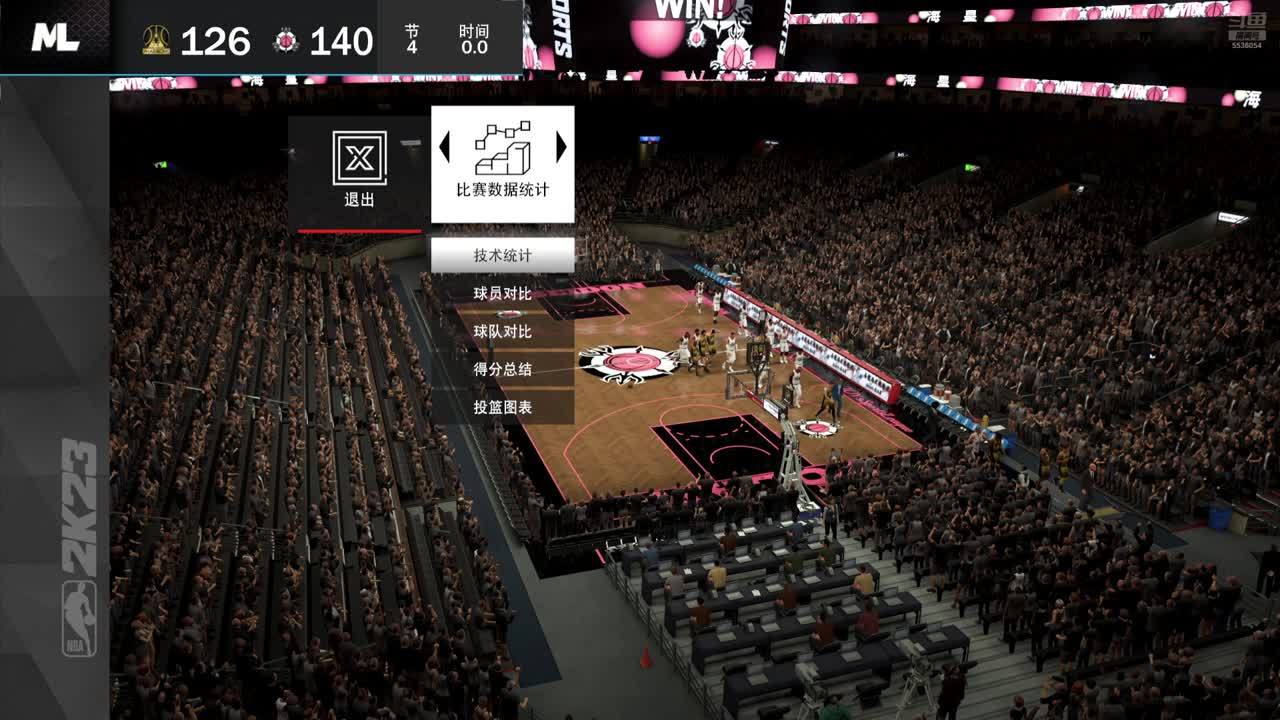Screen dimensions: 1280x720
Task: Choose 球员对比 player comparison
Action: coord(502,293)
